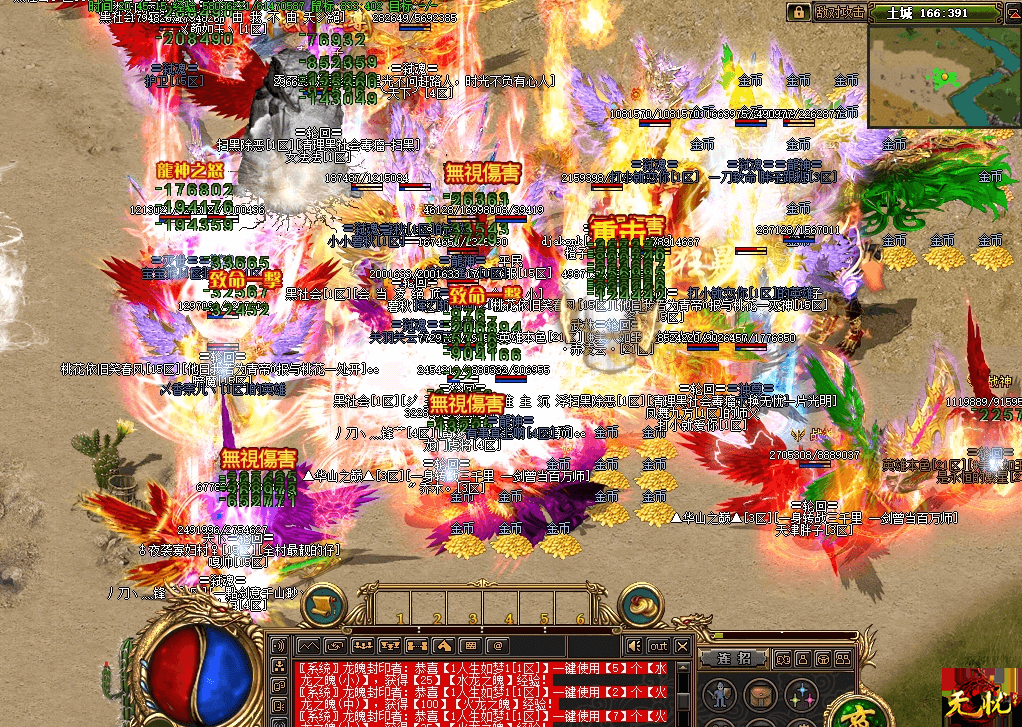Close the chat panel with X button
The width and height of the screenshot is (1022, 727).
(x=682, y=646)
